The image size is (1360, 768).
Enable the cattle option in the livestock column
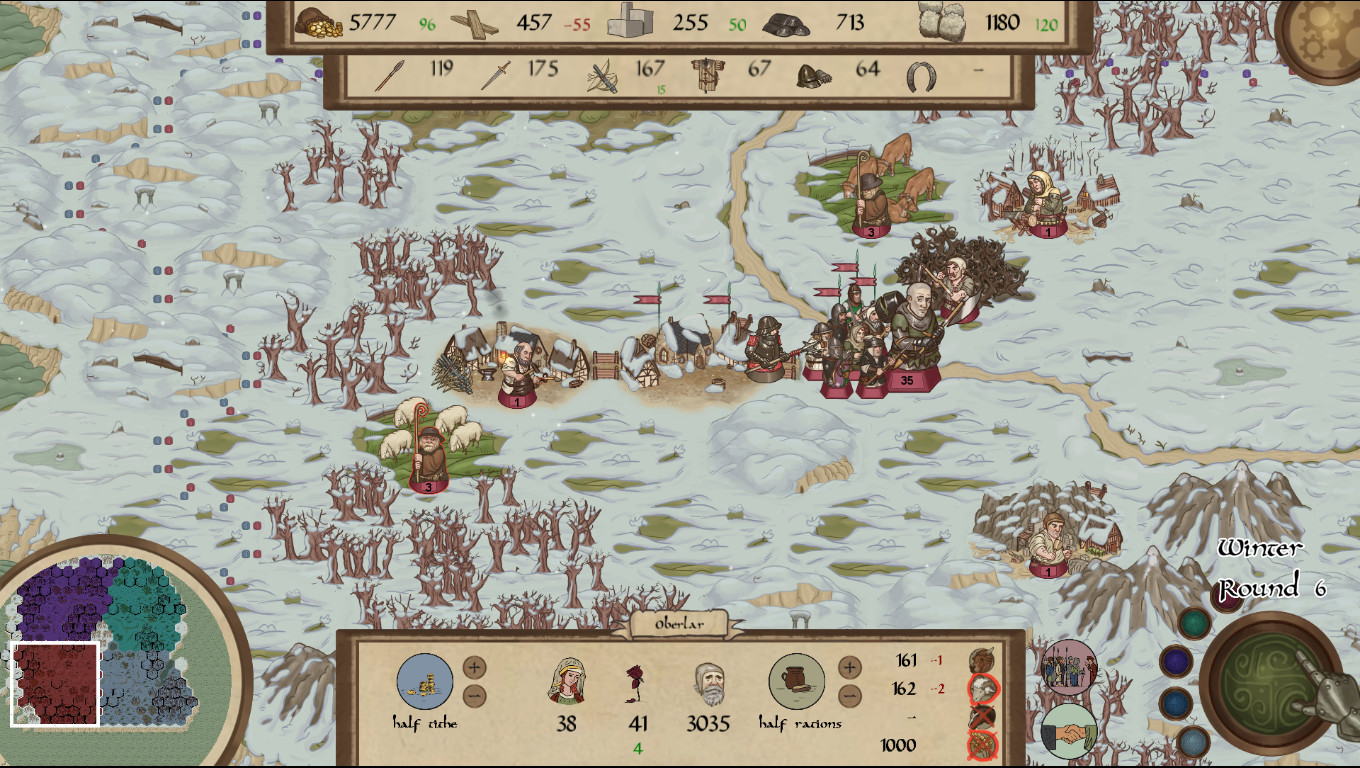(x=980, y=660)
